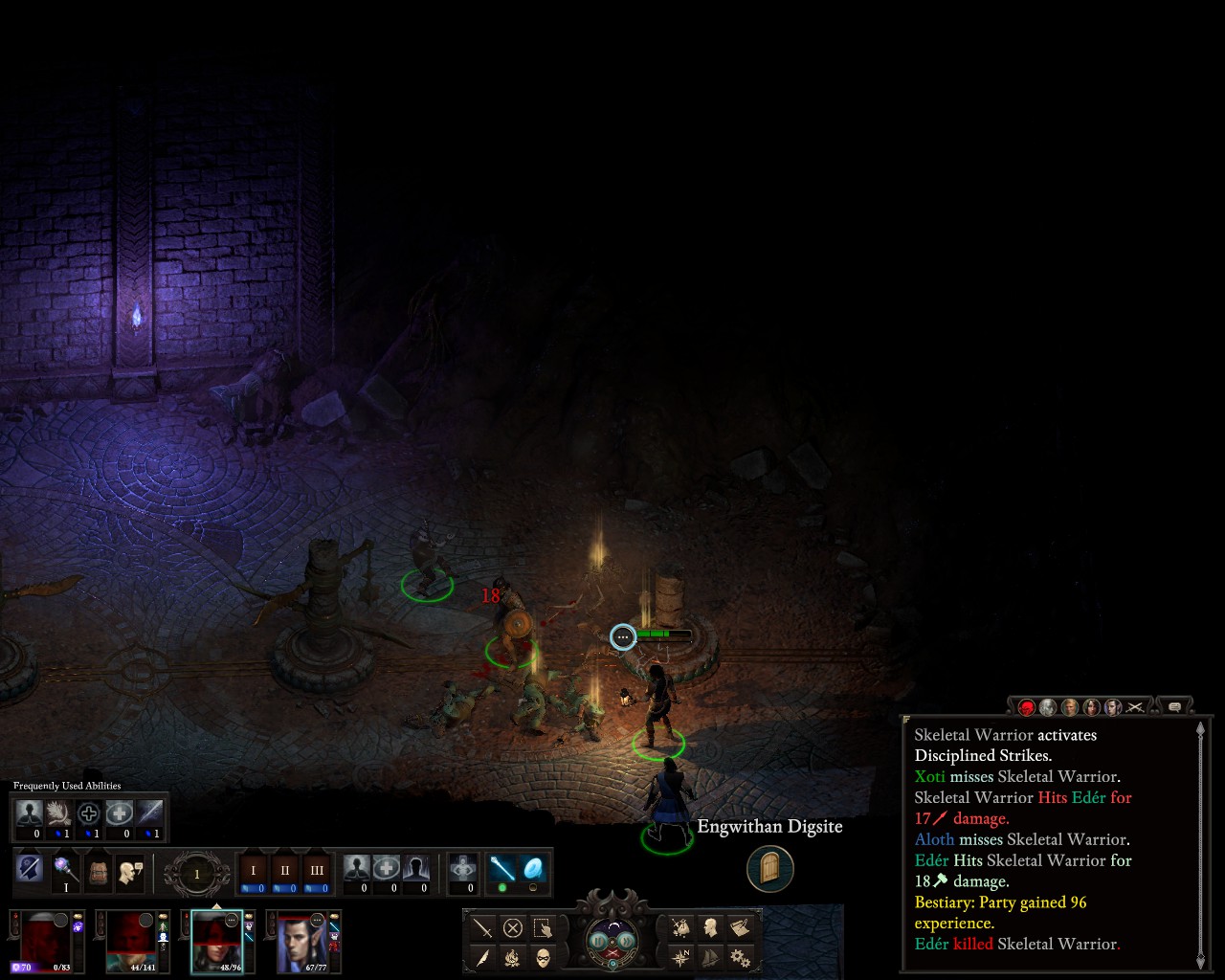Open the compass area map
1225x980 pixels.
[680, 956]
